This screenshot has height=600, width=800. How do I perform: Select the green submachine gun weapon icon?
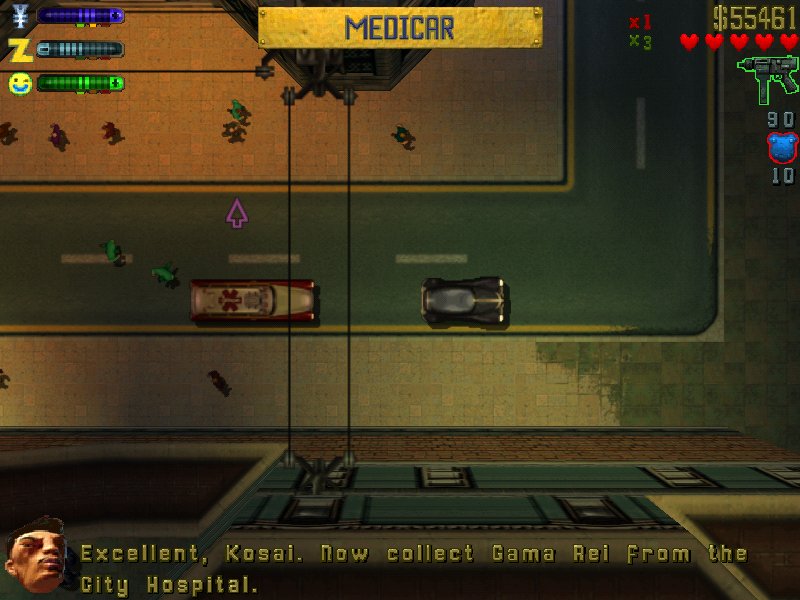(767, 80)
